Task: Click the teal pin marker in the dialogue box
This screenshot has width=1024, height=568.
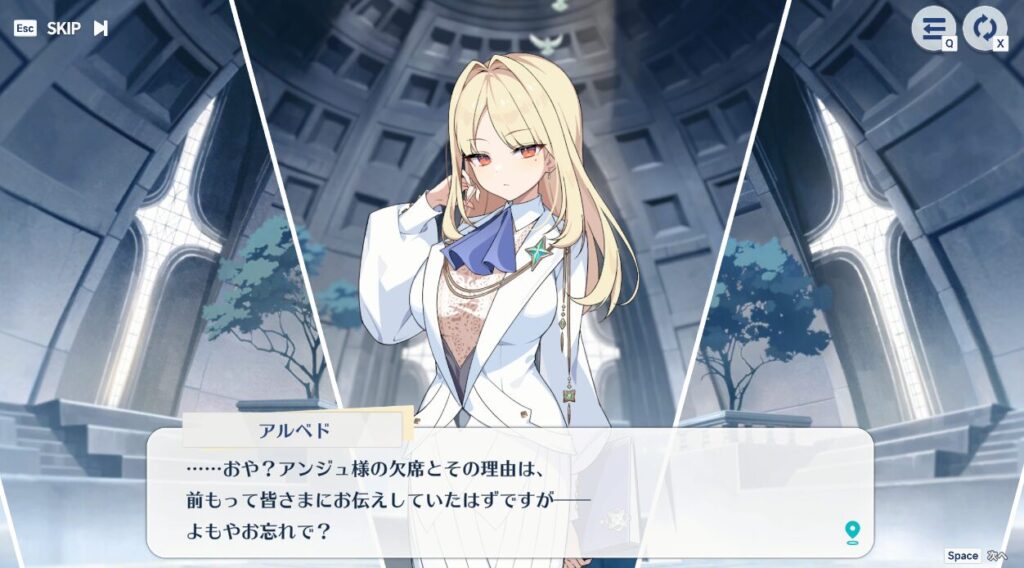Action: pos(852,531)
